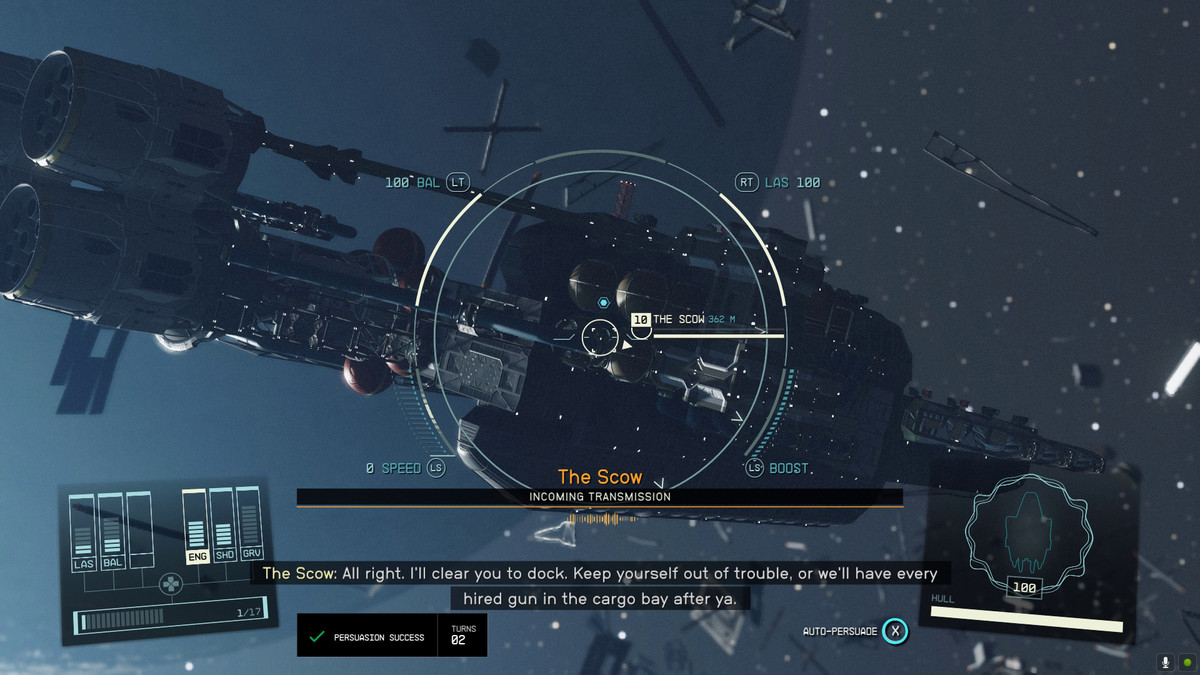Select the SHD shield power column
Image resolution: width=1200 pixels, height=675 pixels.
pos(223,527)
